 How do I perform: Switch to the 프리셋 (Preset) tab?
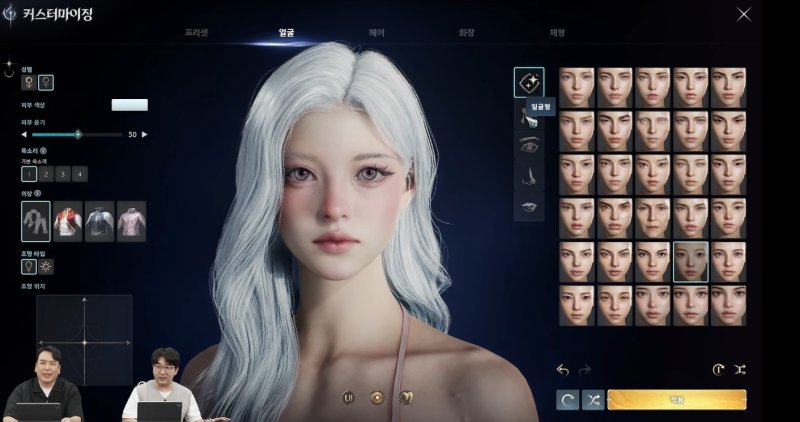tap(198, 33)
